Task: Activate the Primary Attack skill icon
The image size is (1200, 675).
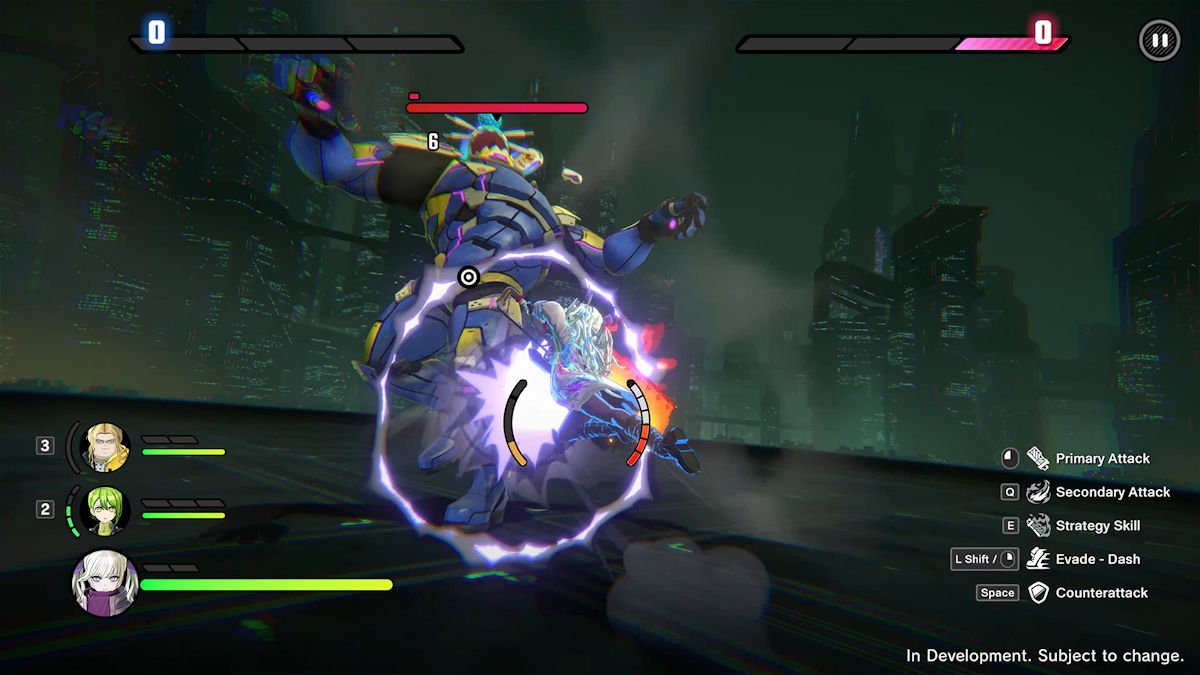Action: [1038, 459]
